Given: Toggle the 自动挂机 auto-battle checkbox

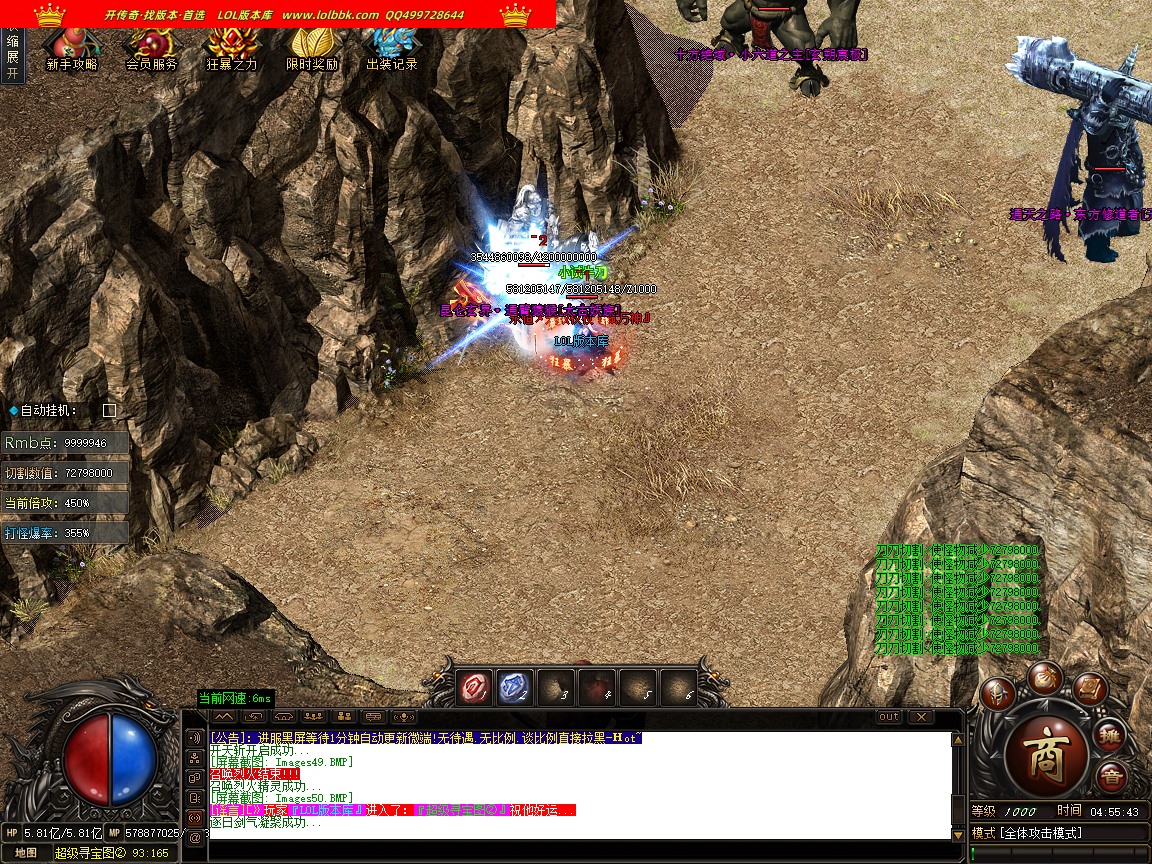Looking at the screenshot, I should (x=110, y=410).
